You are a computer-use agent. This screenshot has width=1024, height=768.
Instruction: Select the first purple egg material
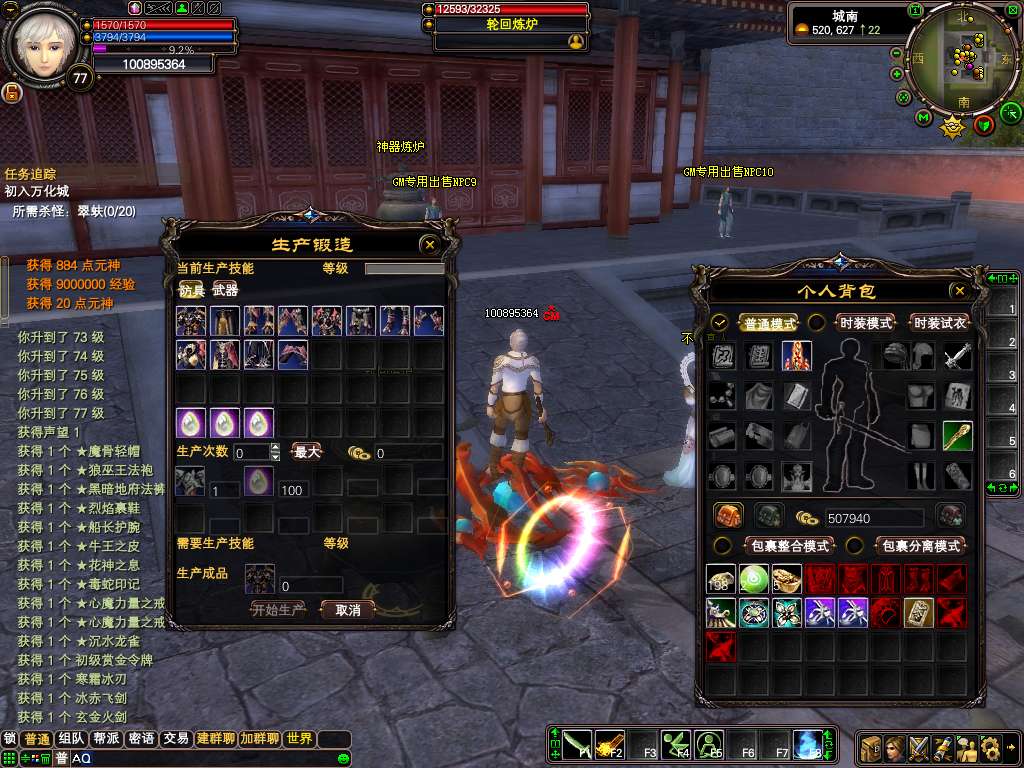coord(191,423)
